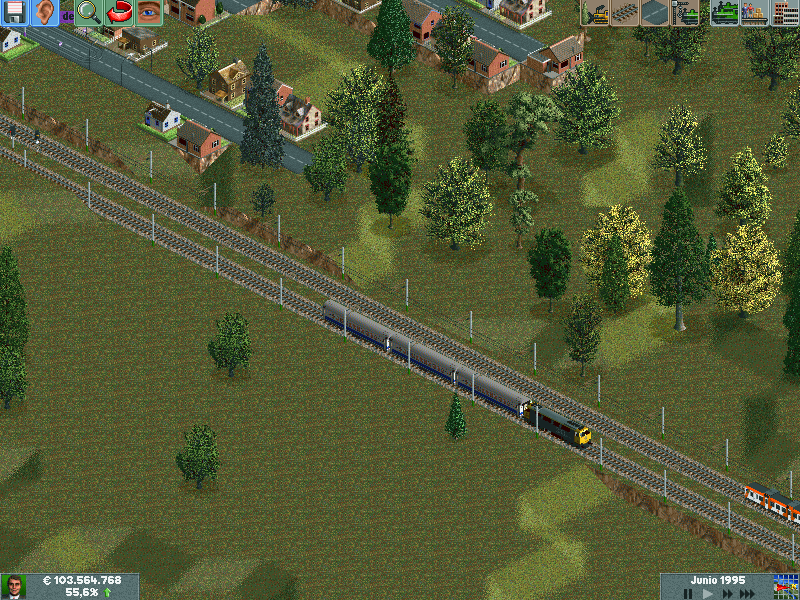Click the red arrow rotate view button
Viewport: 800px width, 600px height.
coord(119,13)
